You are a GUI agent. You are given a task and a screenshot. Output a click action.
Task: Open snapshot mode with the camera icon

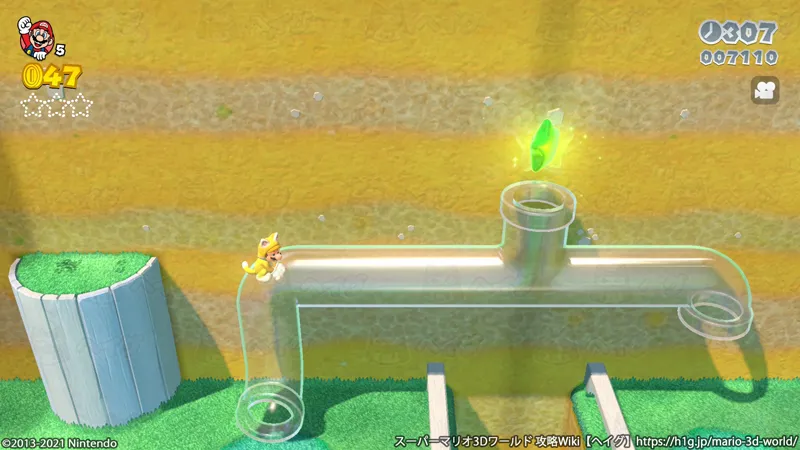click(765, 90)
